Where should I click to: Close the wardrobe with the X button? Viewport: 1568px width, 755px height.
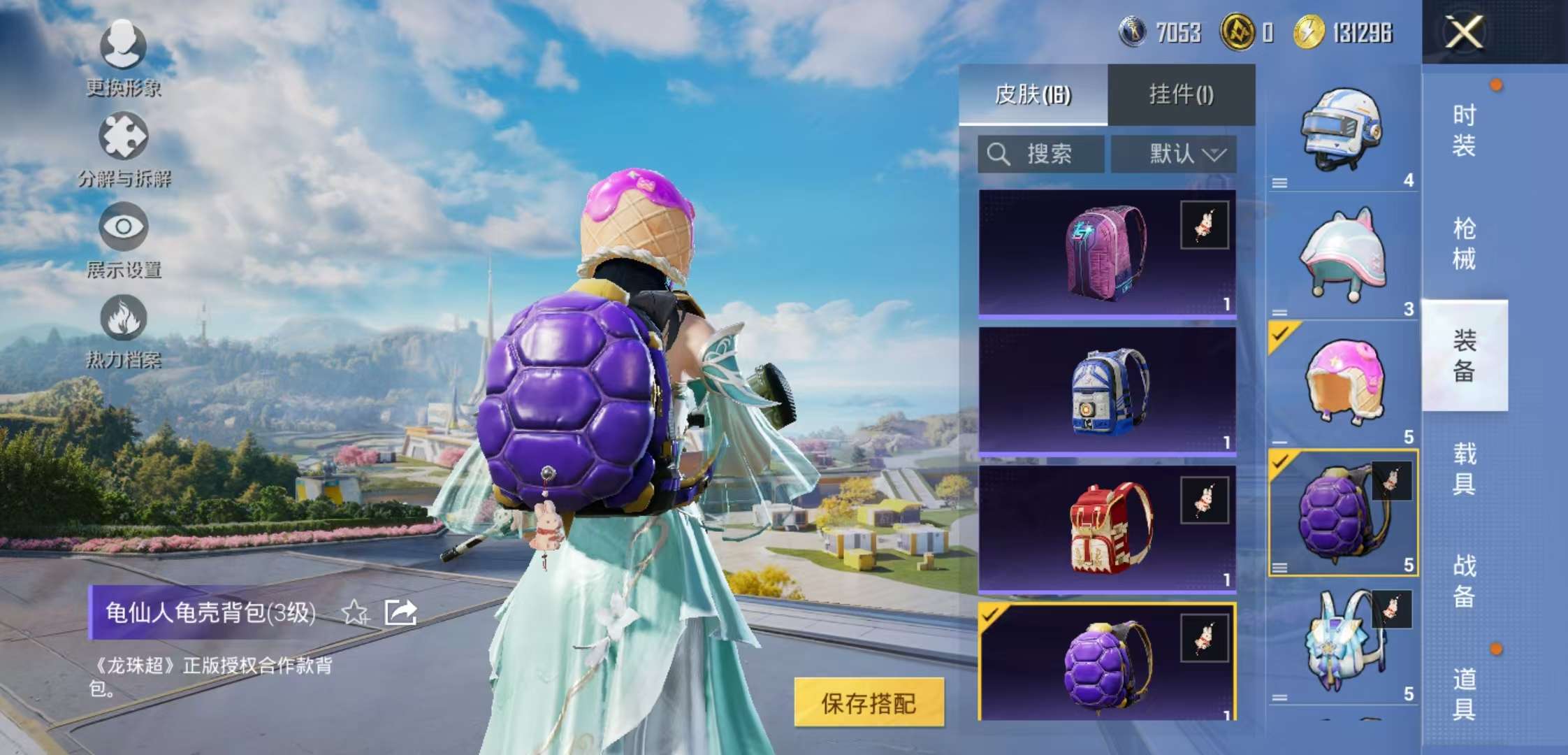coord(1463,32)
